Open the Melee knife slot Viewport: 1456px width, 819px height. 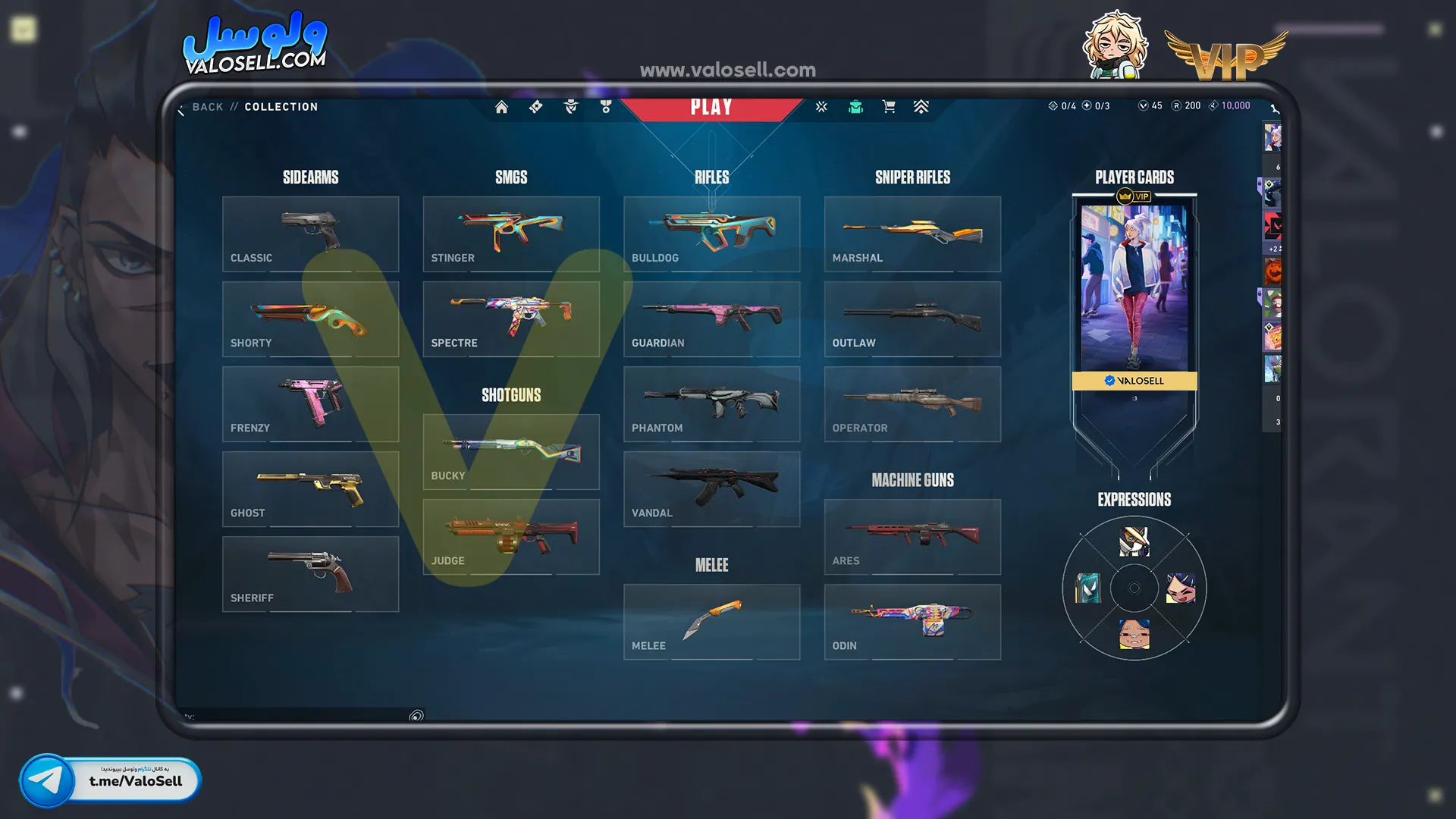pyautogui.click(x=711, y=621)
